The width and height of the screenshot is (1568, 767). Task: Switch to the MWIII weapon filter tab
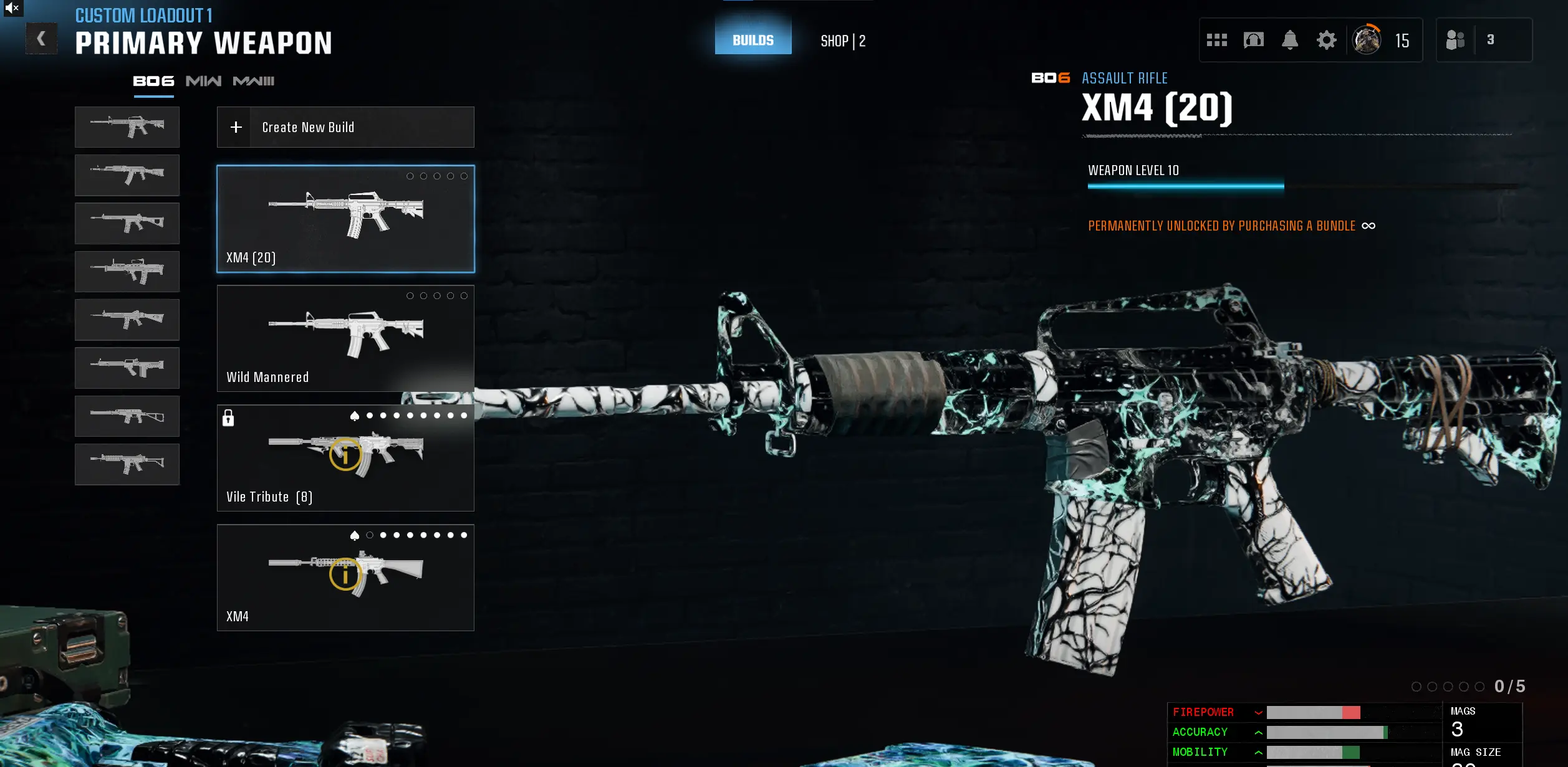click(x=252, y=81)
